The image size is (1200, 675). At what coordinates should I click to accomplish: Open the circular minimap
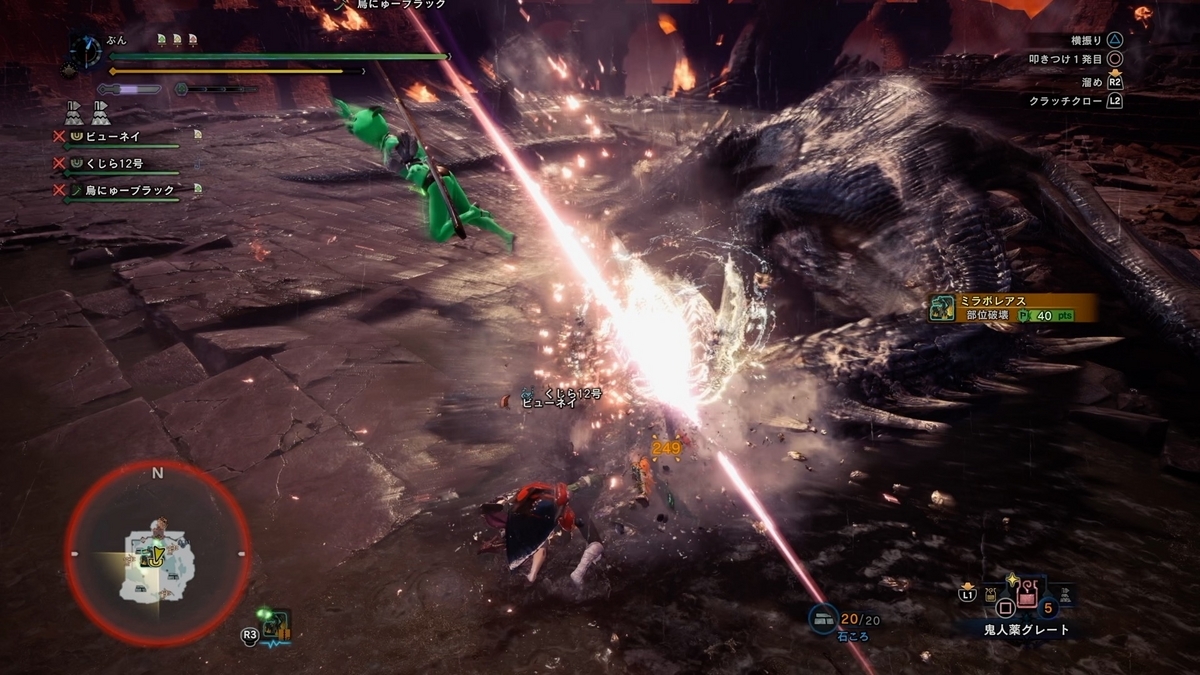point(157,553)
